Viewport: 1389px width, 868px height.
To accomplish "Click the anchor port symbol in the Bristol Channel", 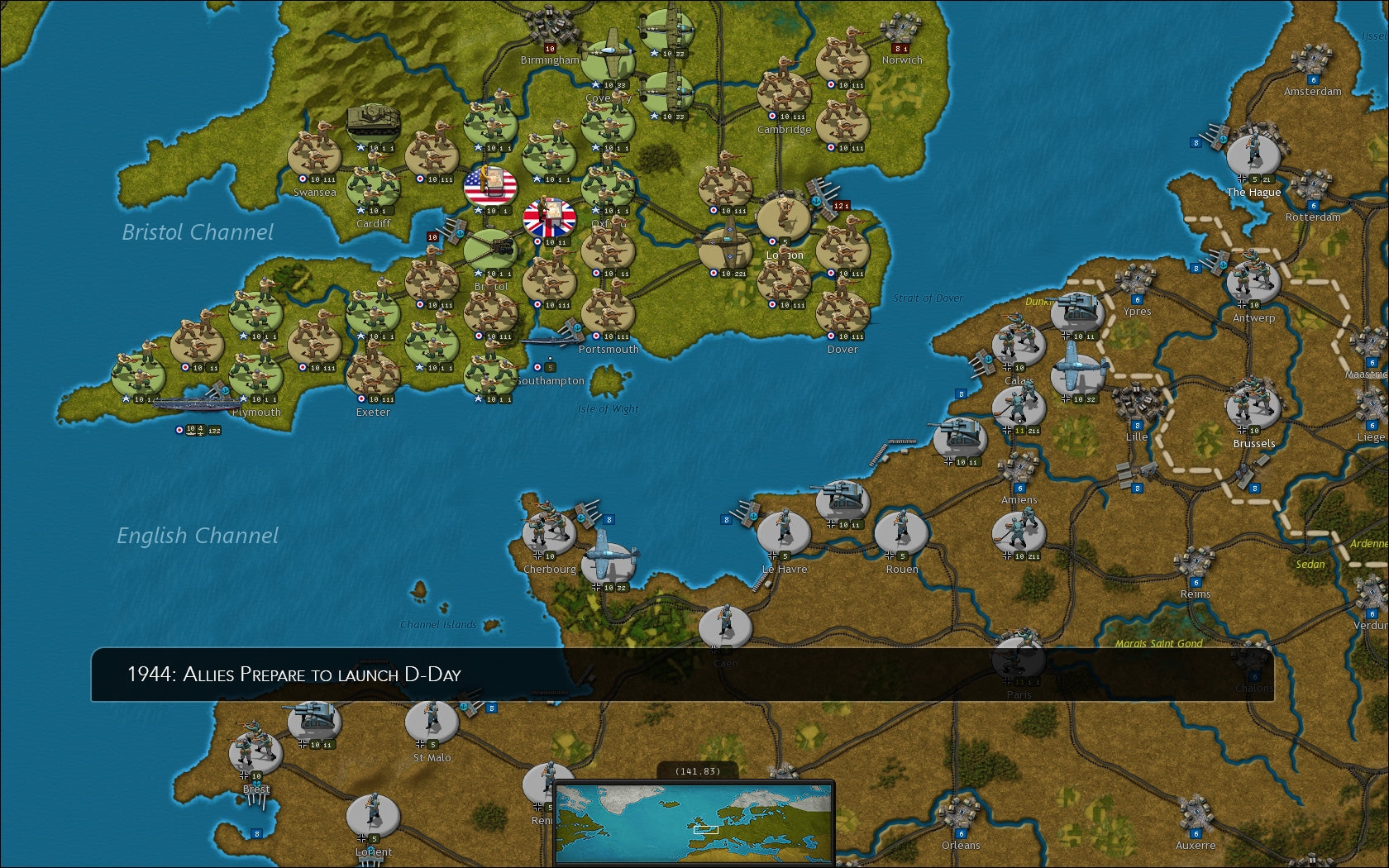I will coord(461,232).
